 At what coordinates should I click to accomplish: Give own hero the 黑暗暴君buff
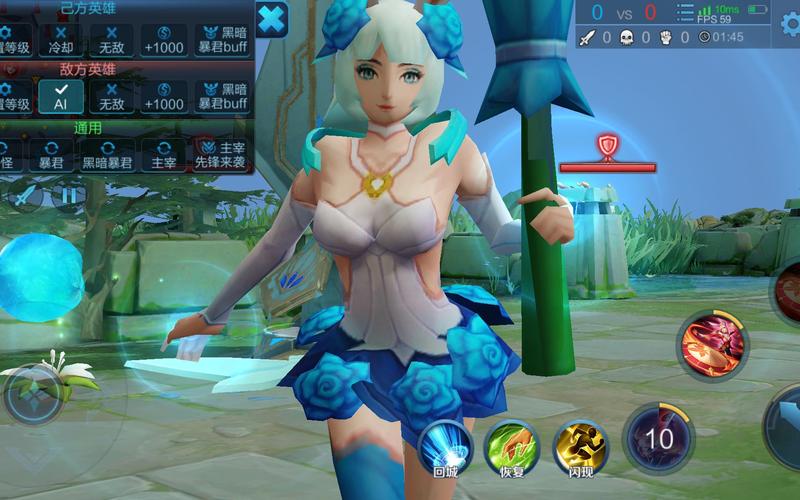221,39
